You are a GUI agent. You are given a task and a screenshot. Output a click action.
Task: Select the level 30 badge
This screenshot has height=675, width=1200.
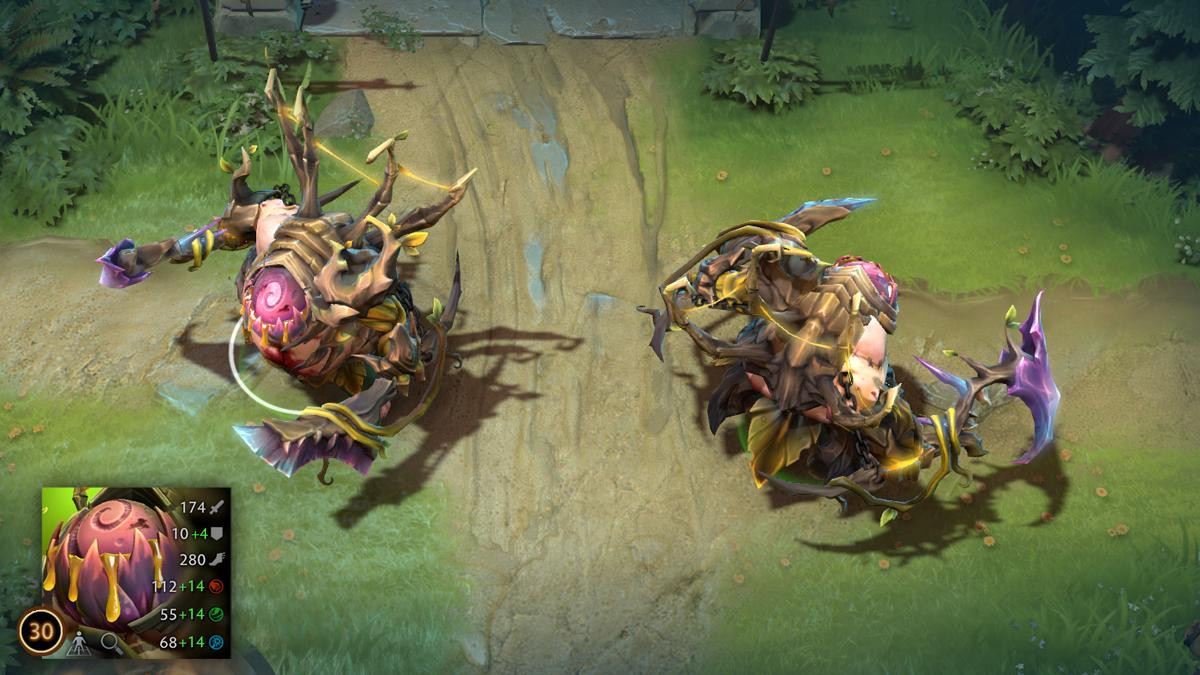coord(43,631)
